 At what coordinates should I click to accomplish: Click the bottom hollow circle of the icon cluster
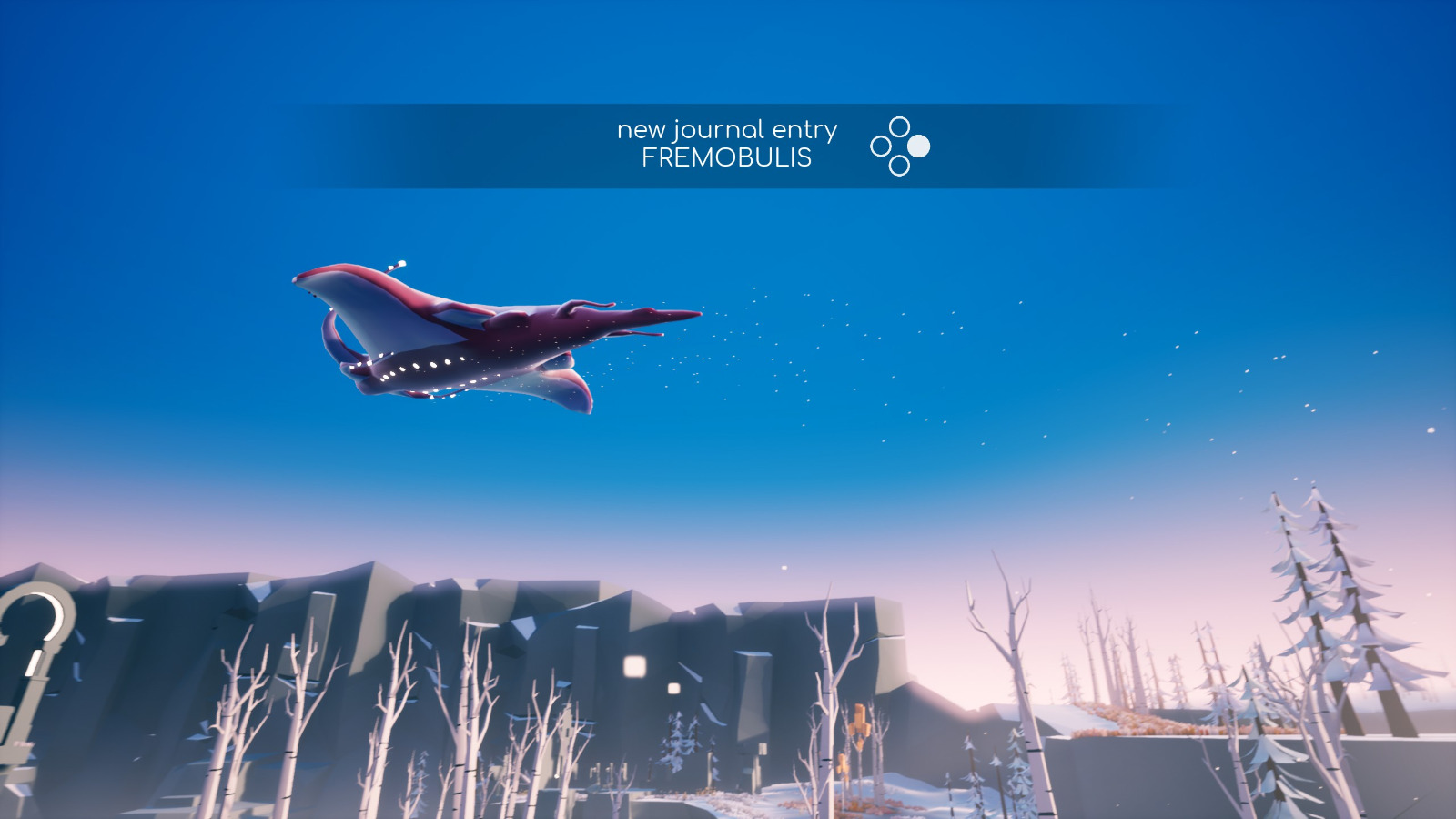click(x=899, y=167)
